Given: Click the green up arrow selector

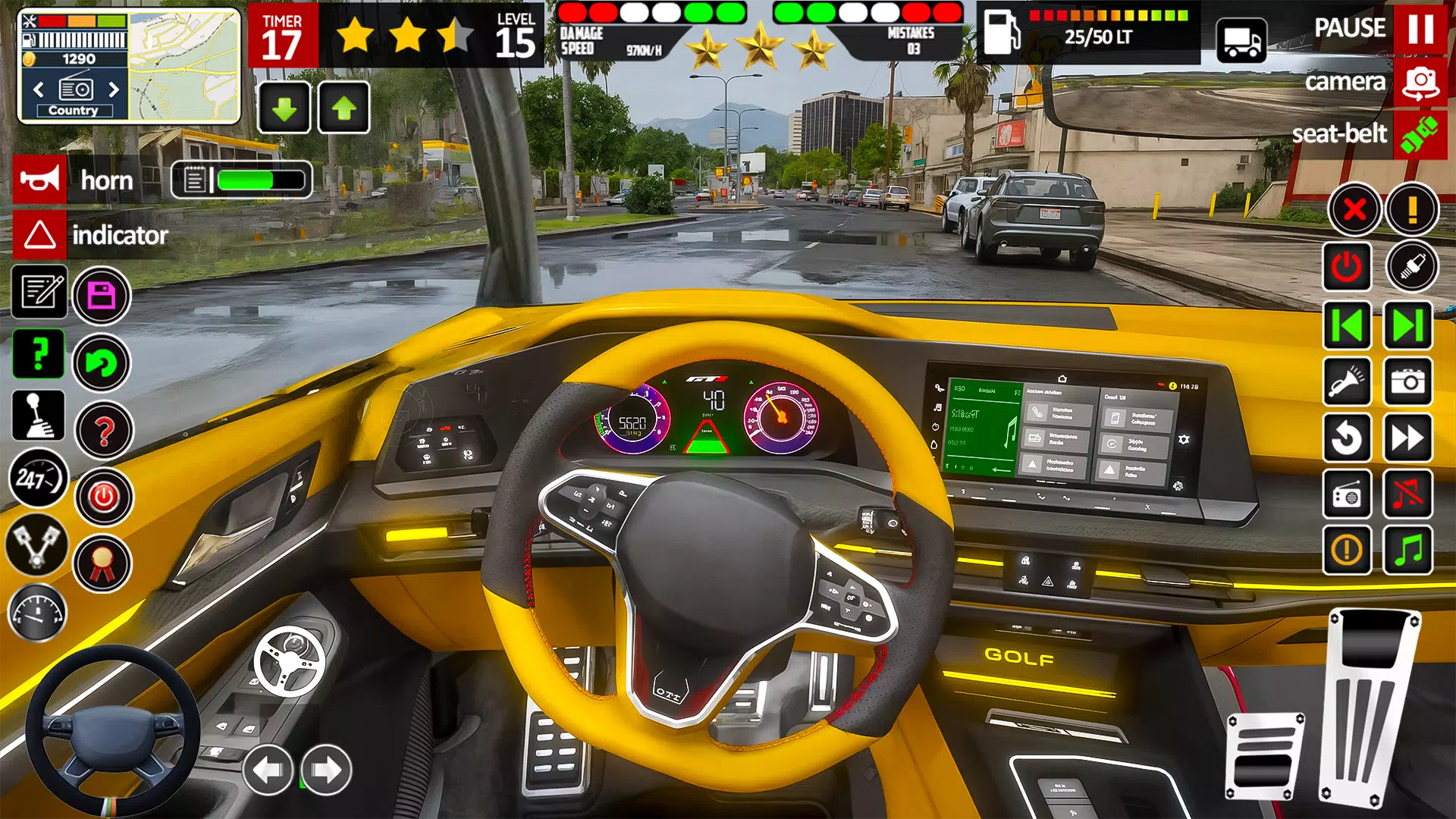Looking at the screenshot, I should click(345, 108).
